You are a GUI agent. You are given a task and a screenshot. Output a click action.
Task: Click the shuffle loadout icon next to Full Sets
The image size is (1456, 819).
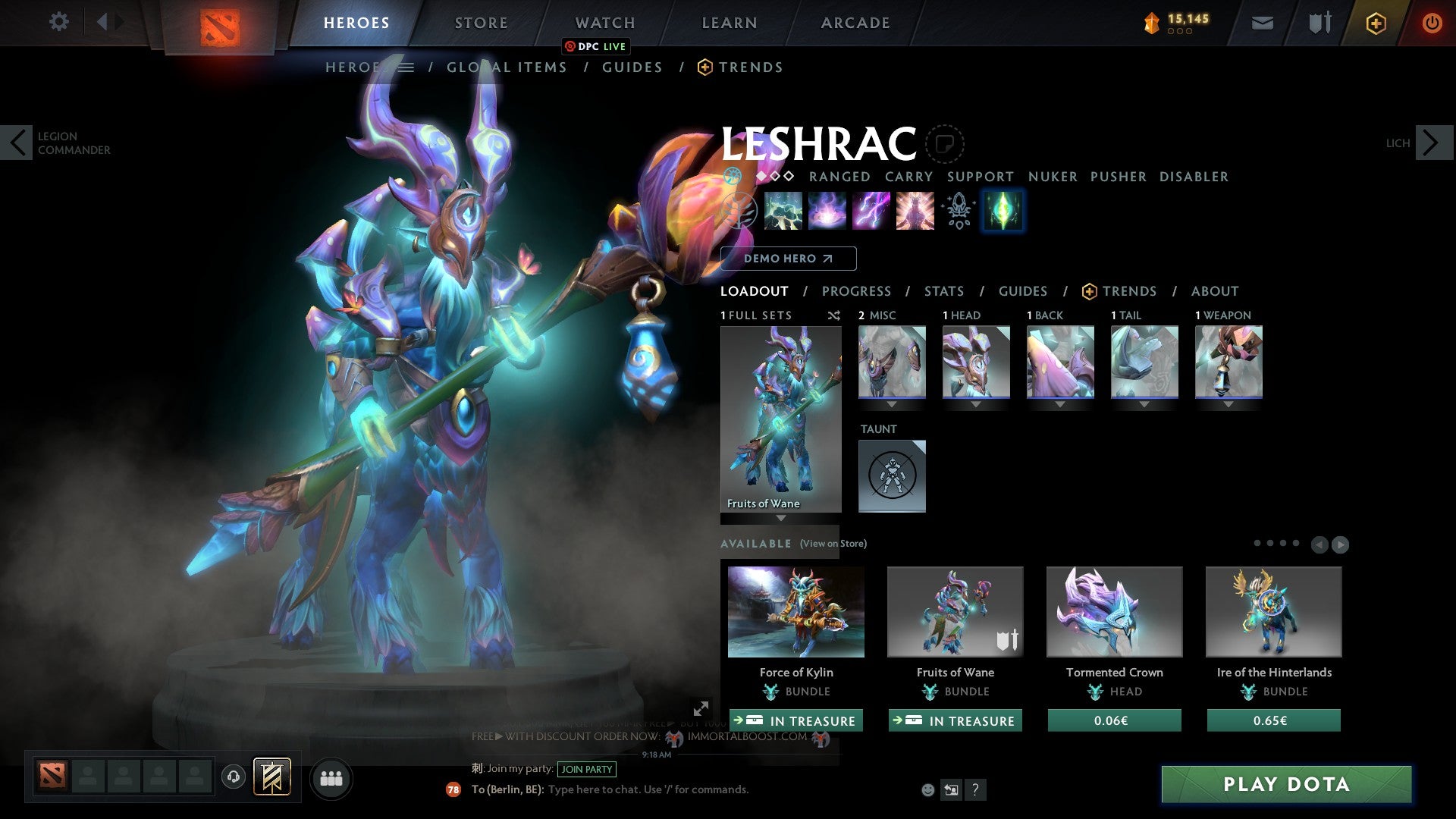pos(834,315)
